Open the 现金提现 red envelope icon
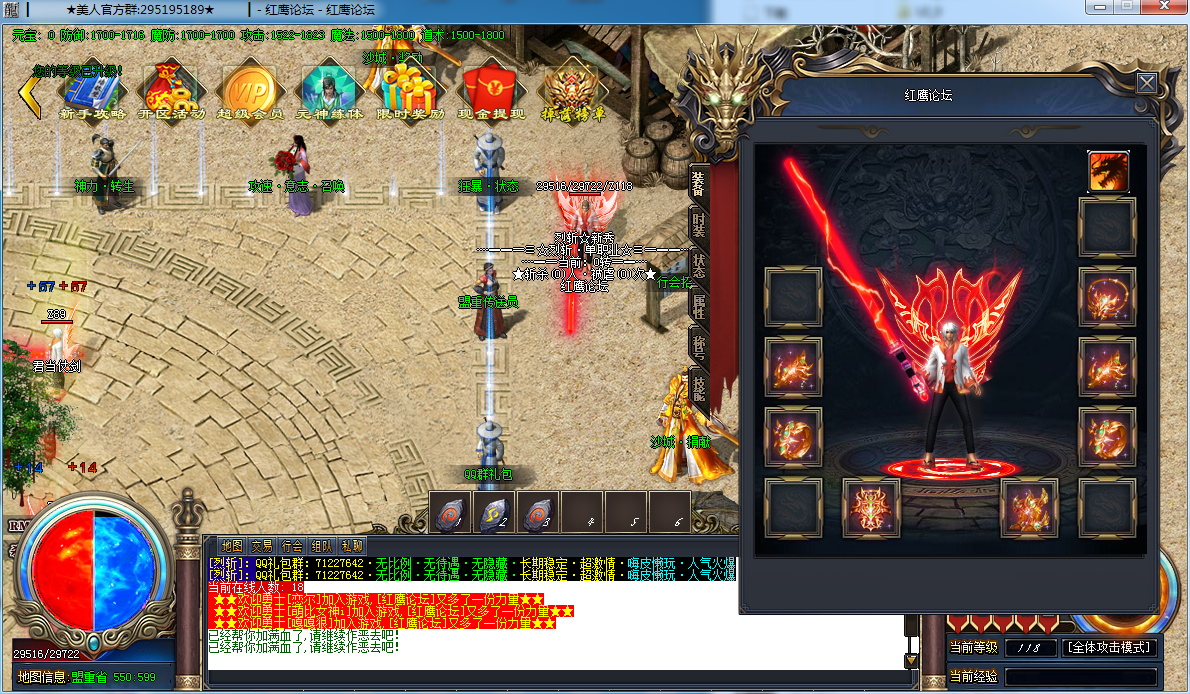Screen dimensions: 1190x694 491,91
